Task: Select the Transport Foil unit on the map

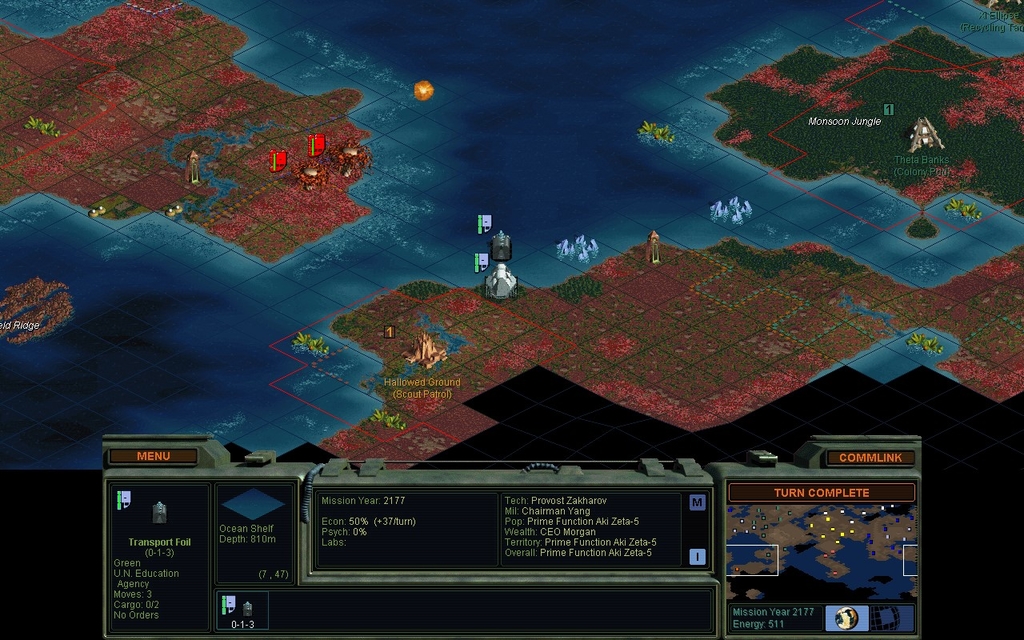Action: point(500,245)
